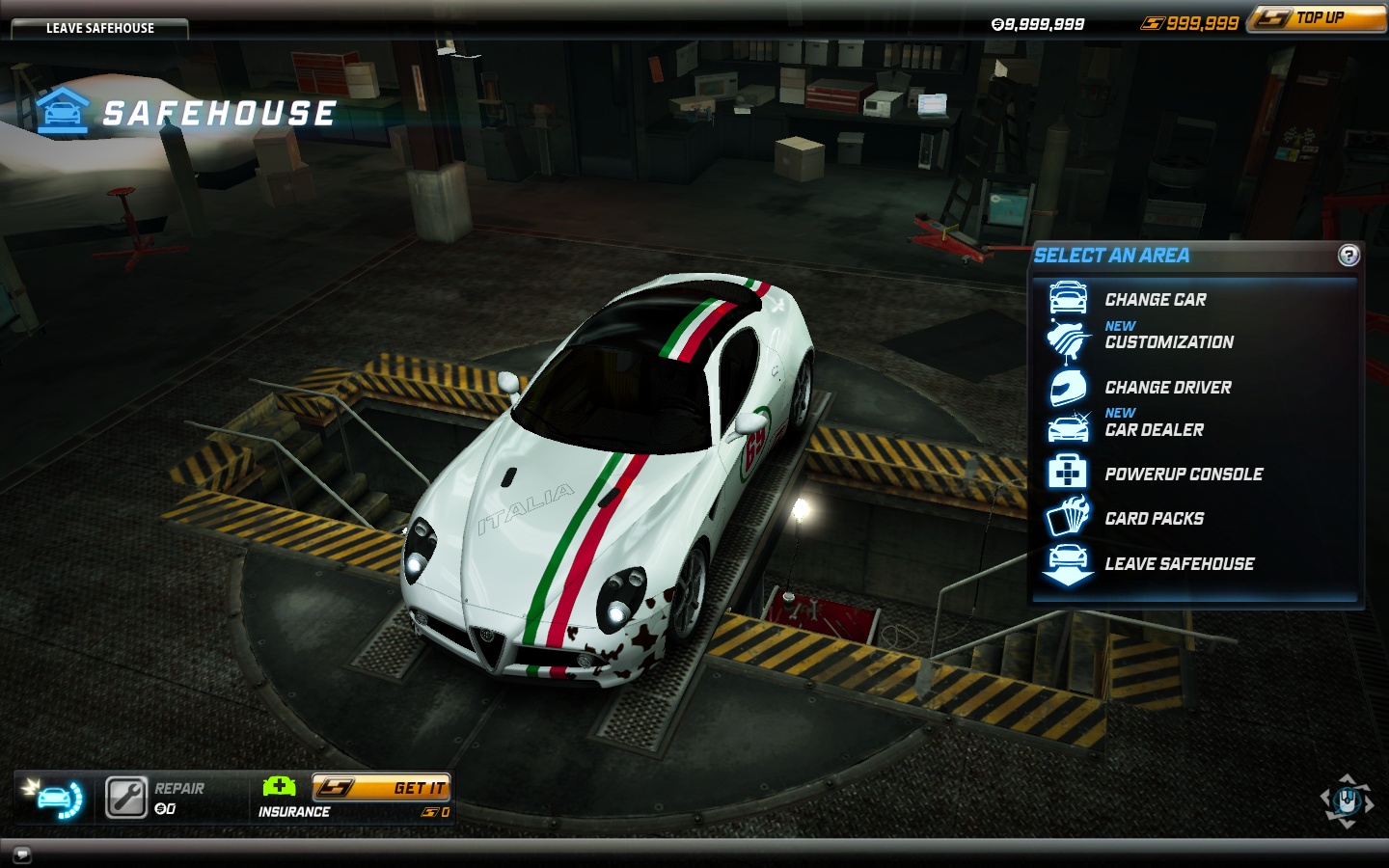The height and width of the screenshot is (868, 1389).
Task: Choose Leave Safehouse from the area list
Action: [1179, 564]
